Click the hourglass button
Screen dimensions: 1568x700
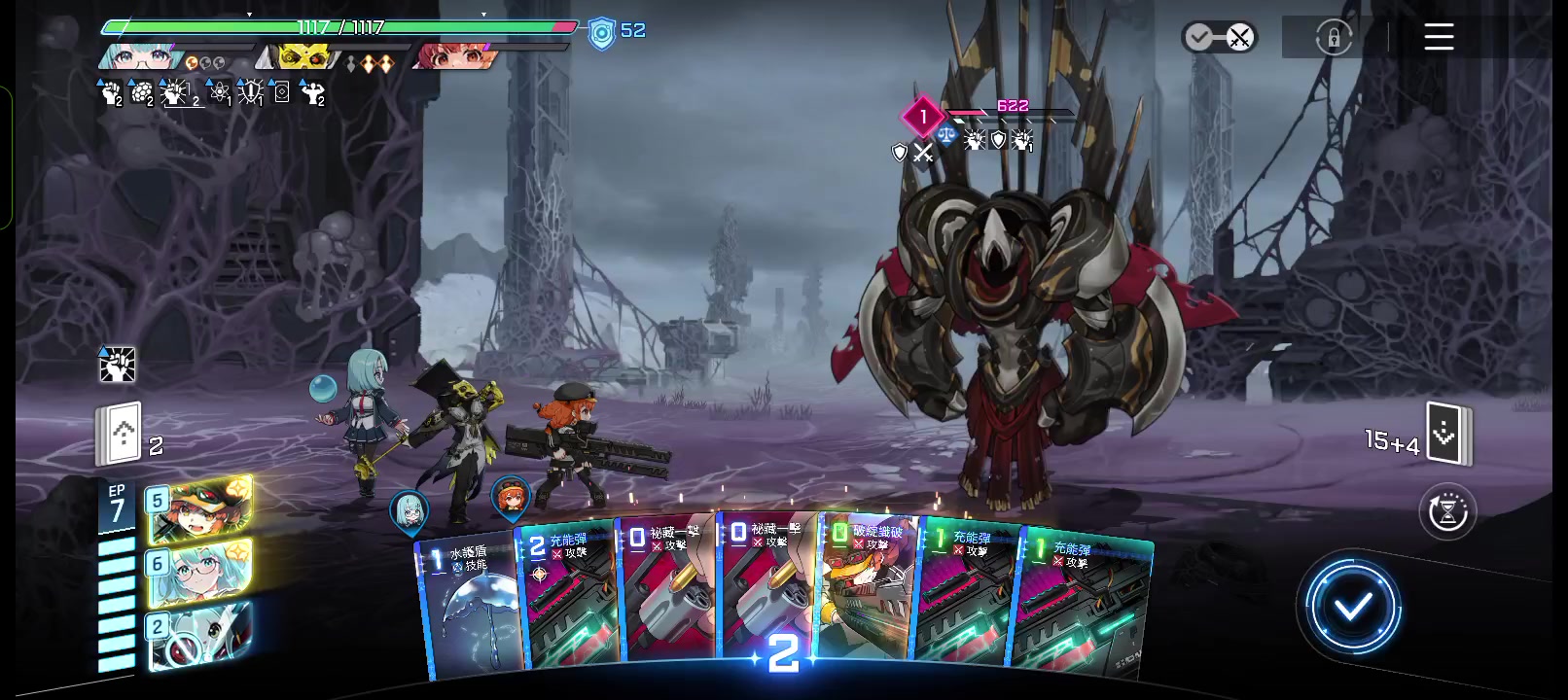click(x=1447, y=511)
